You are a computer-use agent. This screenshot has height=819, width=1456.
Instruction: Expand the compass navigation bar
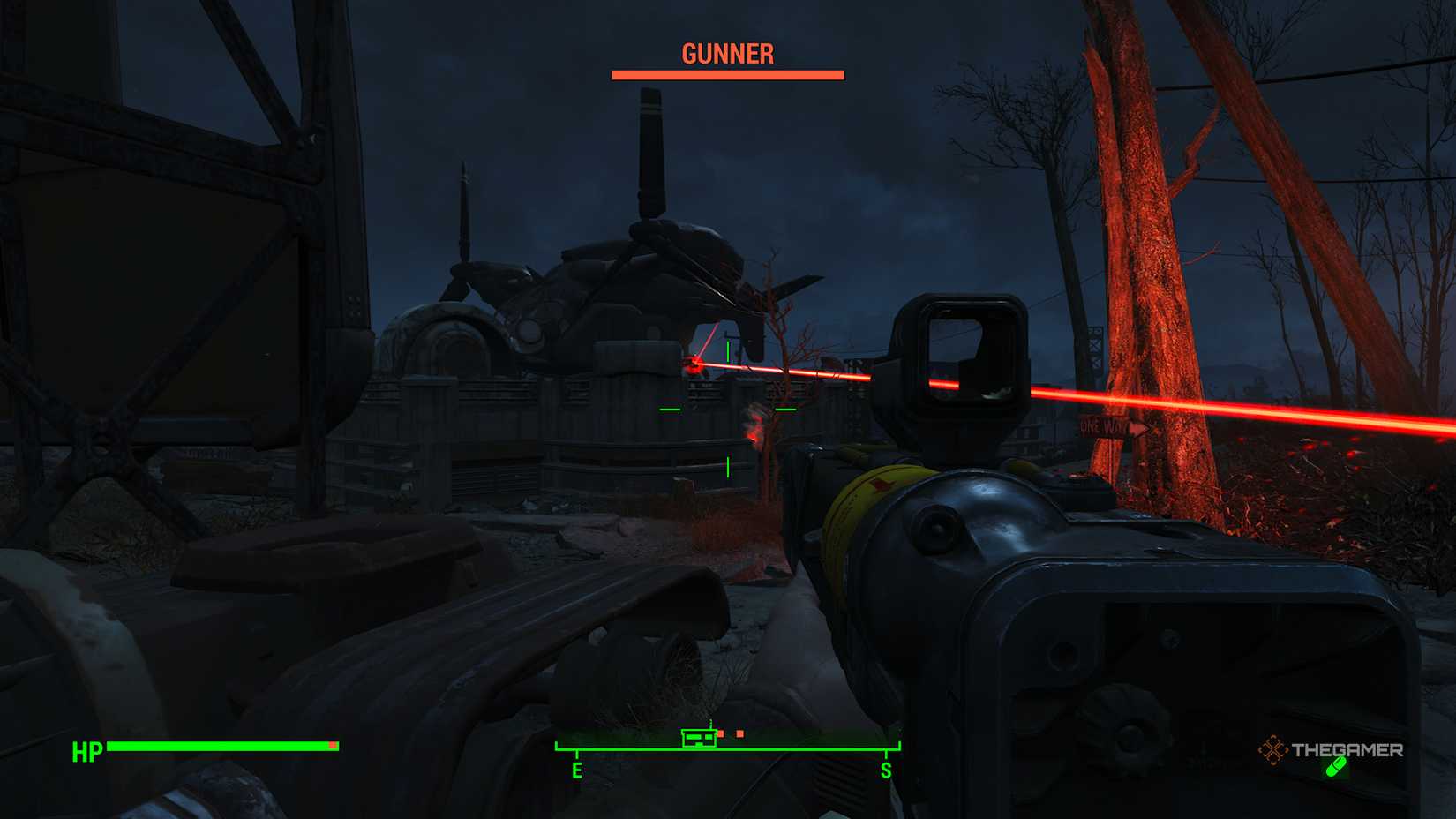[726, 748]
